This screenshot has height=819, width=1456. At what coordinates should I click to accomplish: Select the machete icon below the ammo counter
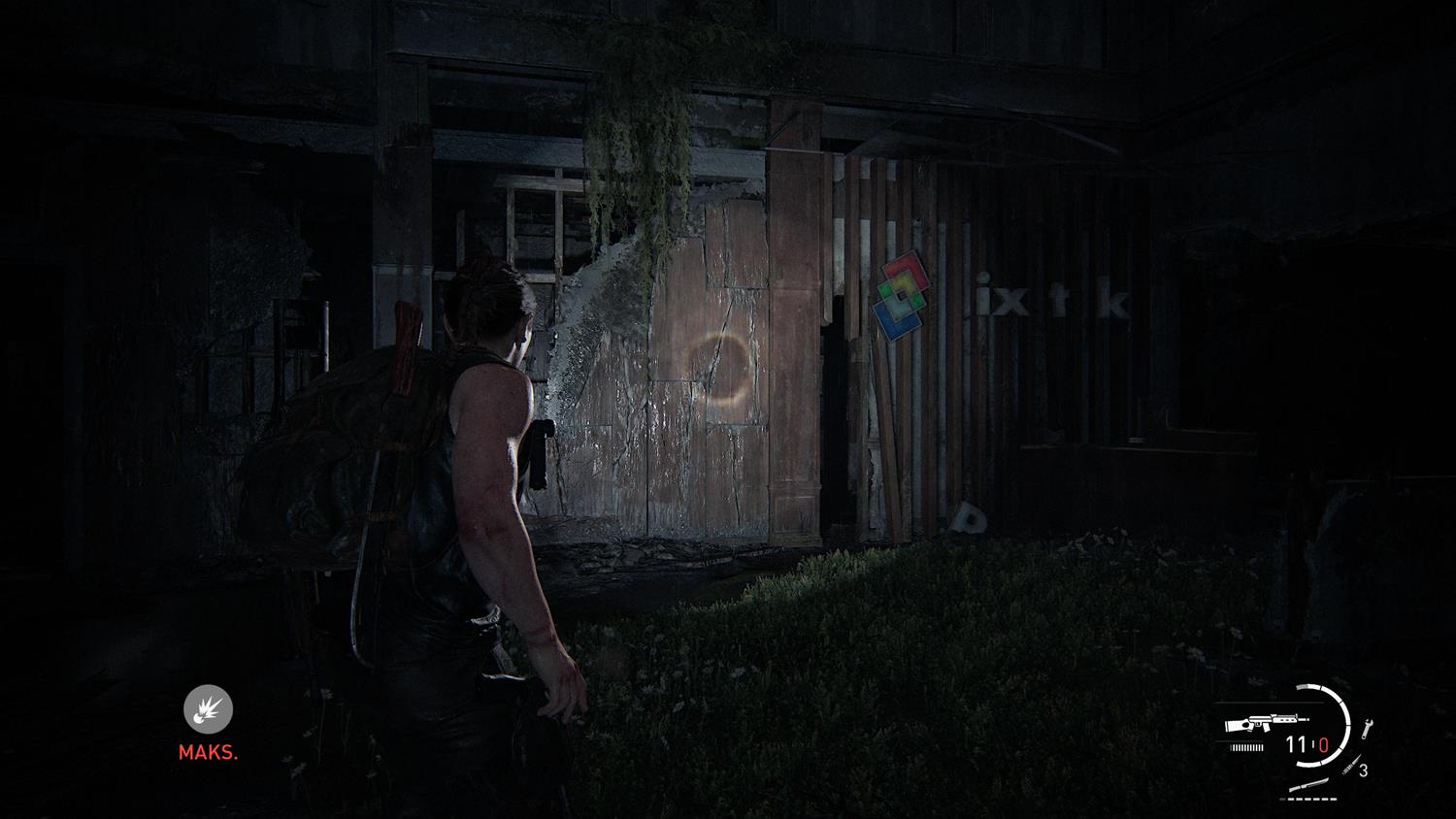click(x=1308, y=785)
